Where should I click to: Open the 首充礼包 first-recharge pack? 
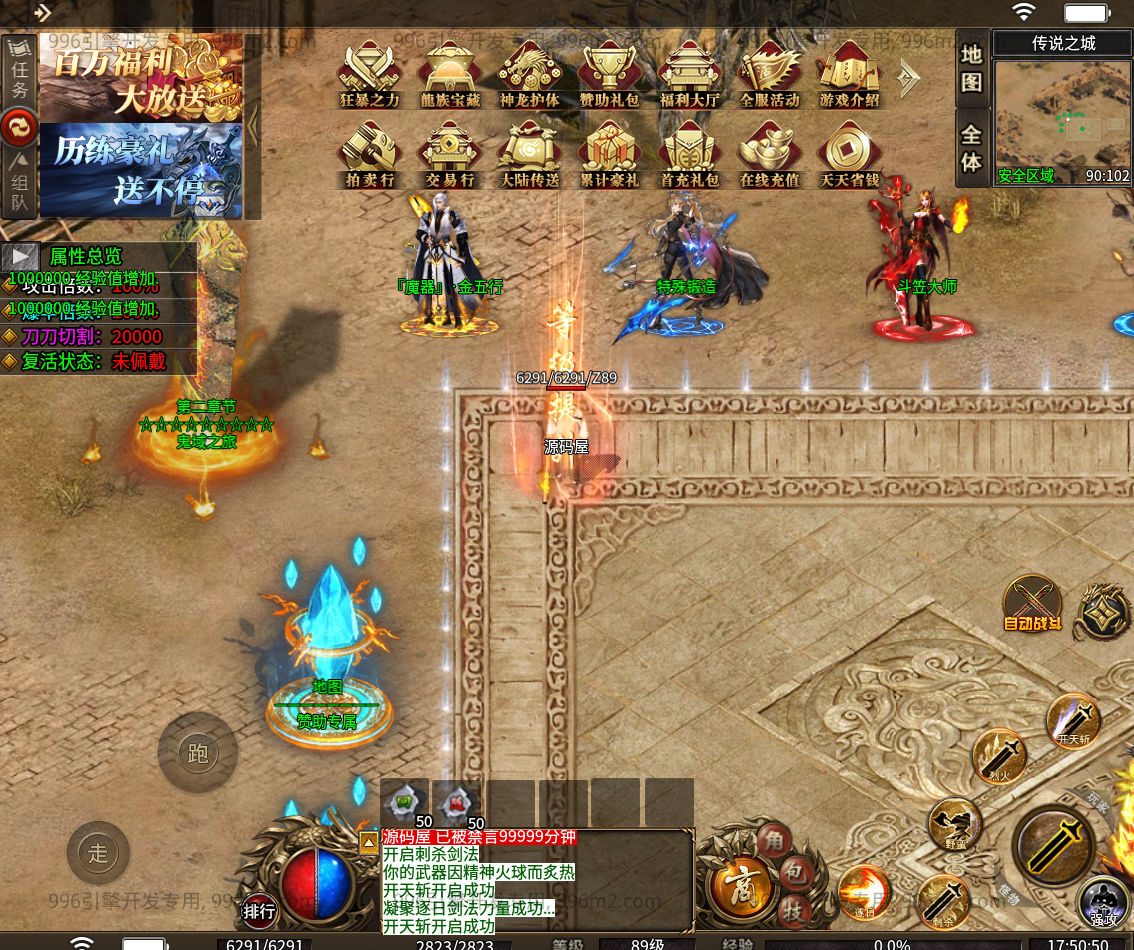tap(689, 153)
